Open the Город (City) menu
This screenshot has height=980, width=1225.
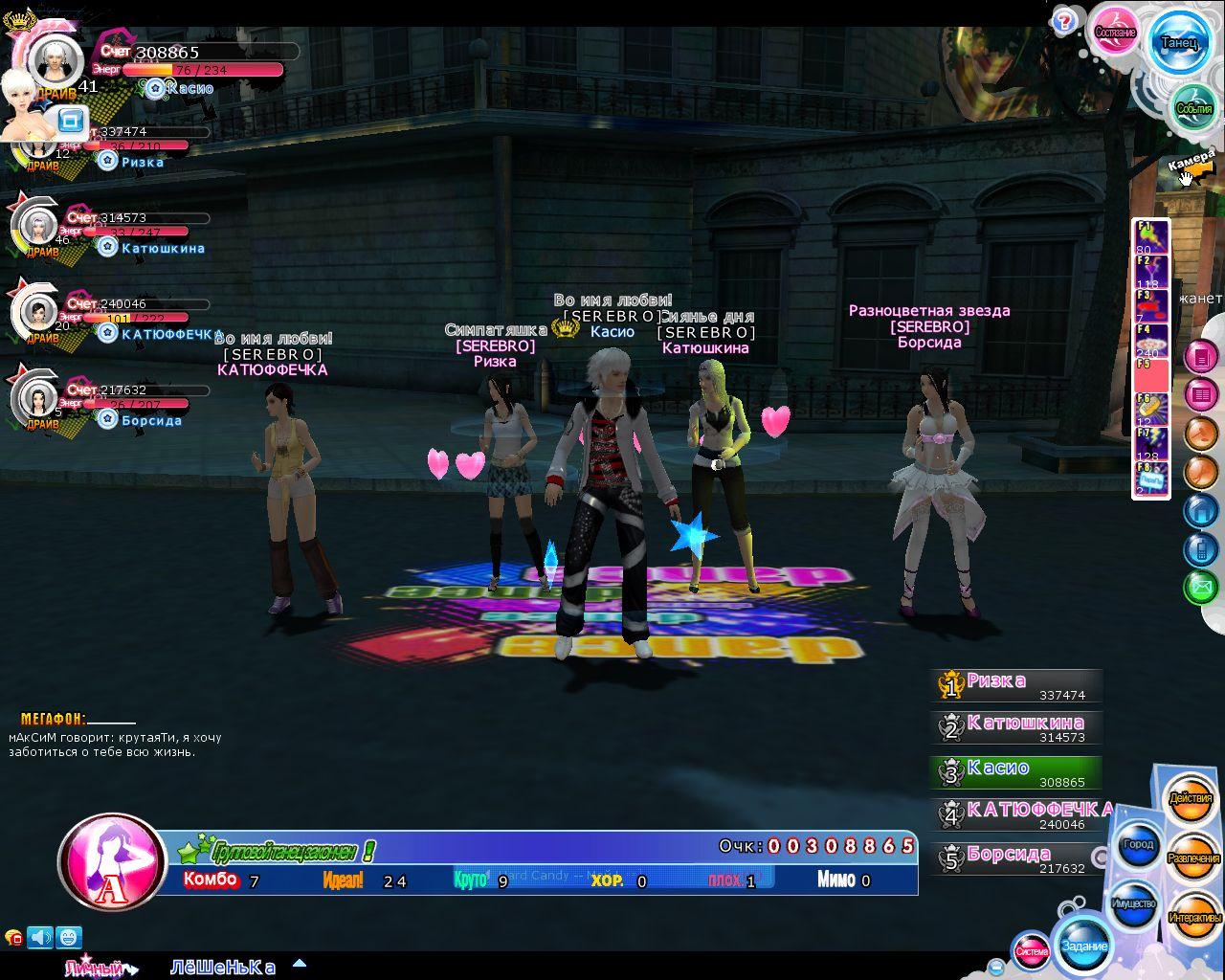tap(1138, 845)
